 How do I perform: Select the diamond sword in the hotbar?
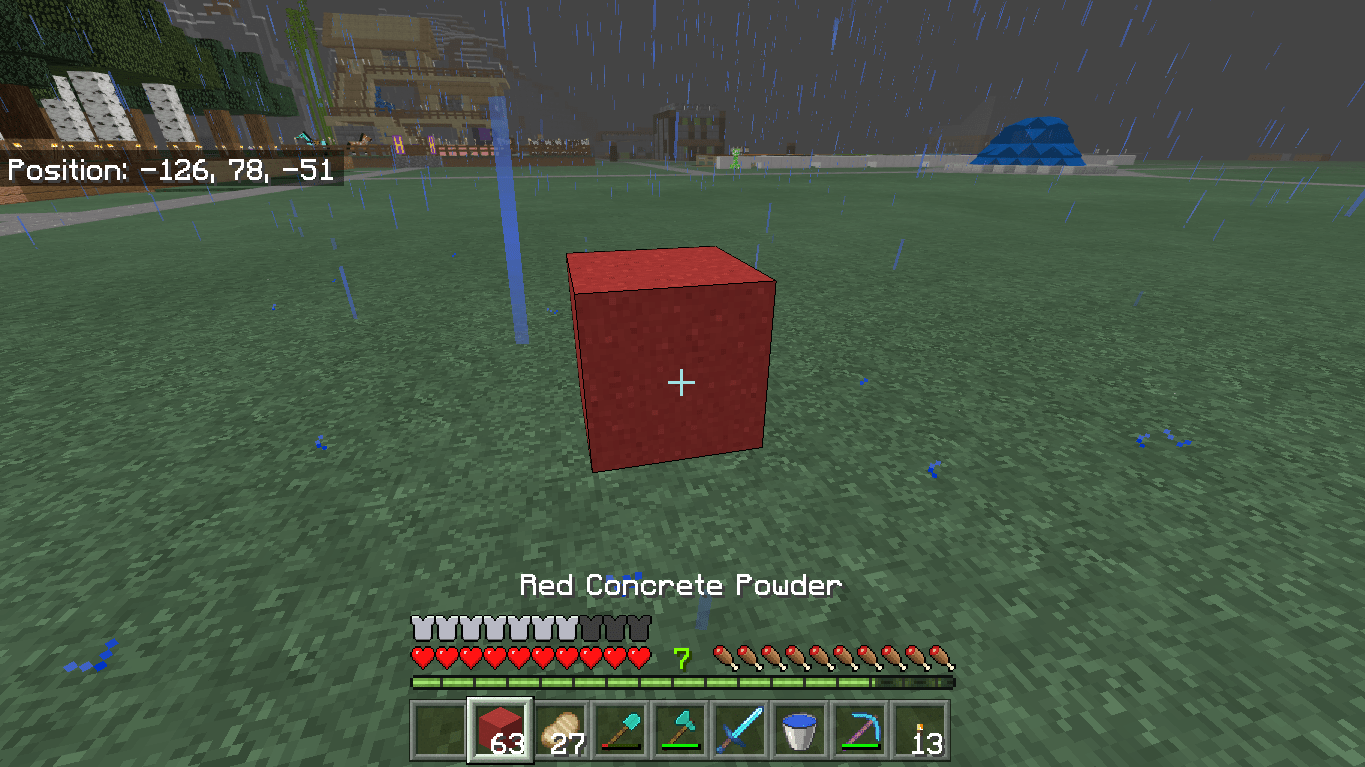[x=739, y=729]
